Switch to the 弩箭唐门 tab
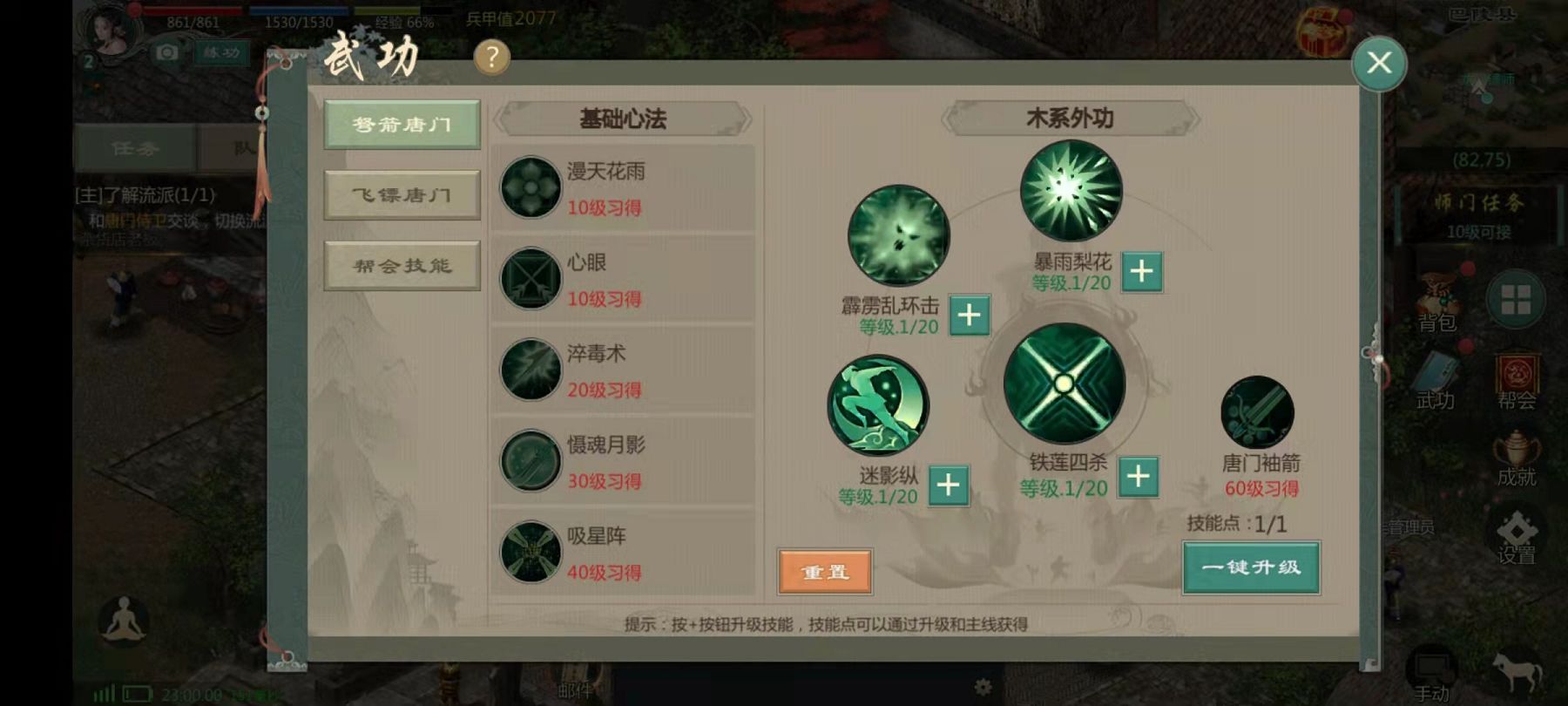 [402, 125]
